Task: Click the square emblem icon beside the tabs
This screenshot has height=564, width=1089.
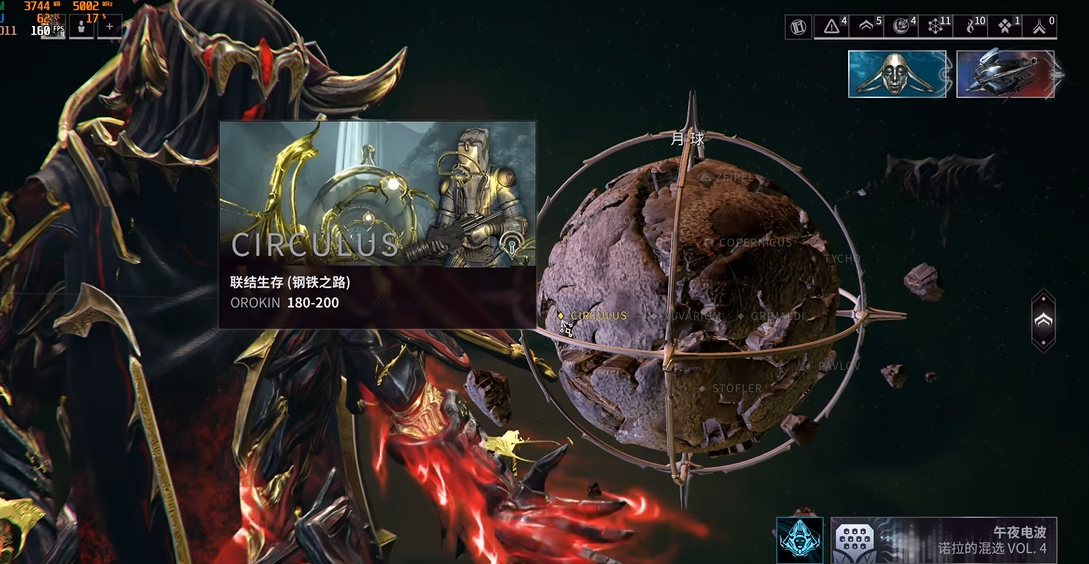Action: [798, 27]
